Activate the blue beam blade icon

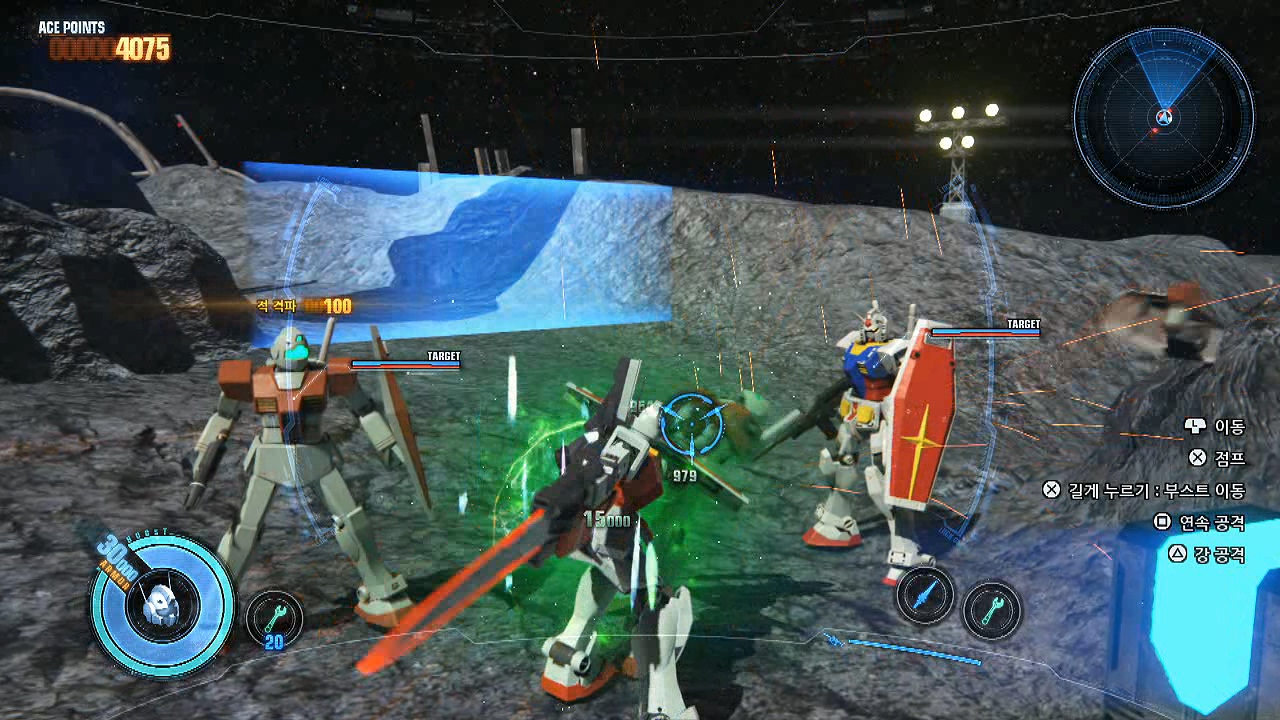pos(925,595)
